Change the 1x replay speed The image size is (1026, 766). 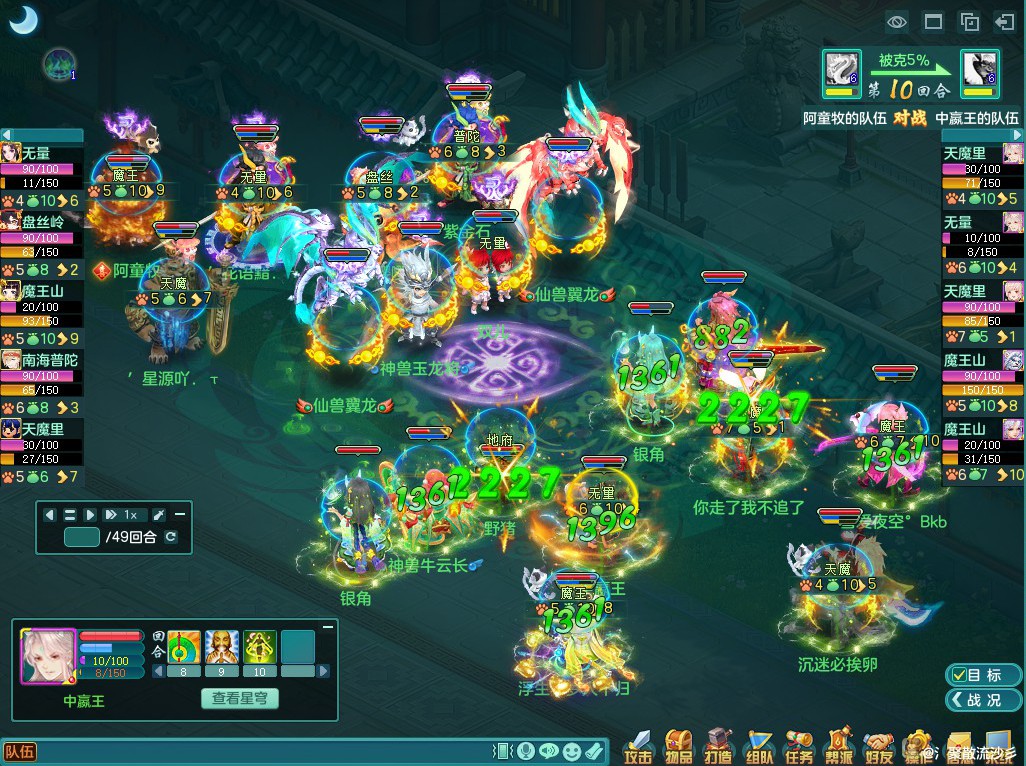[x=124, y=515]
